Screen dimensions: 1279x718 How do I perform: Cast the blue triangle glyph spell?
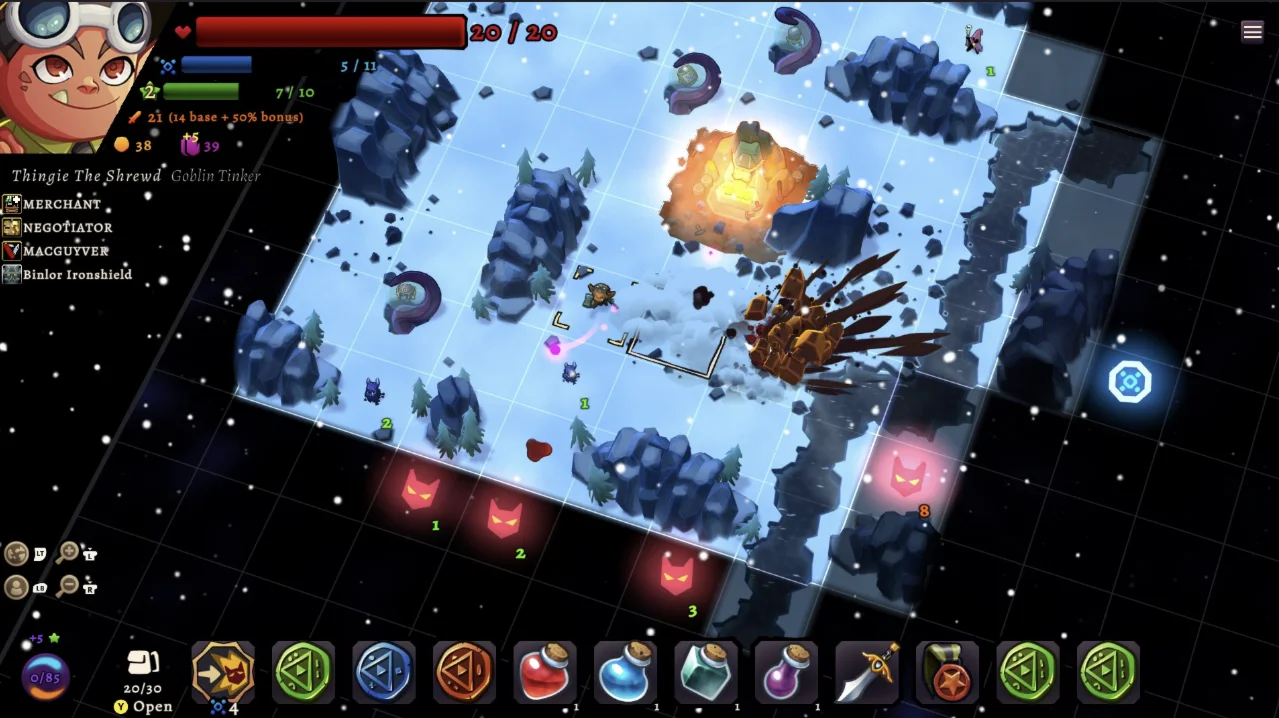point(384,672)
